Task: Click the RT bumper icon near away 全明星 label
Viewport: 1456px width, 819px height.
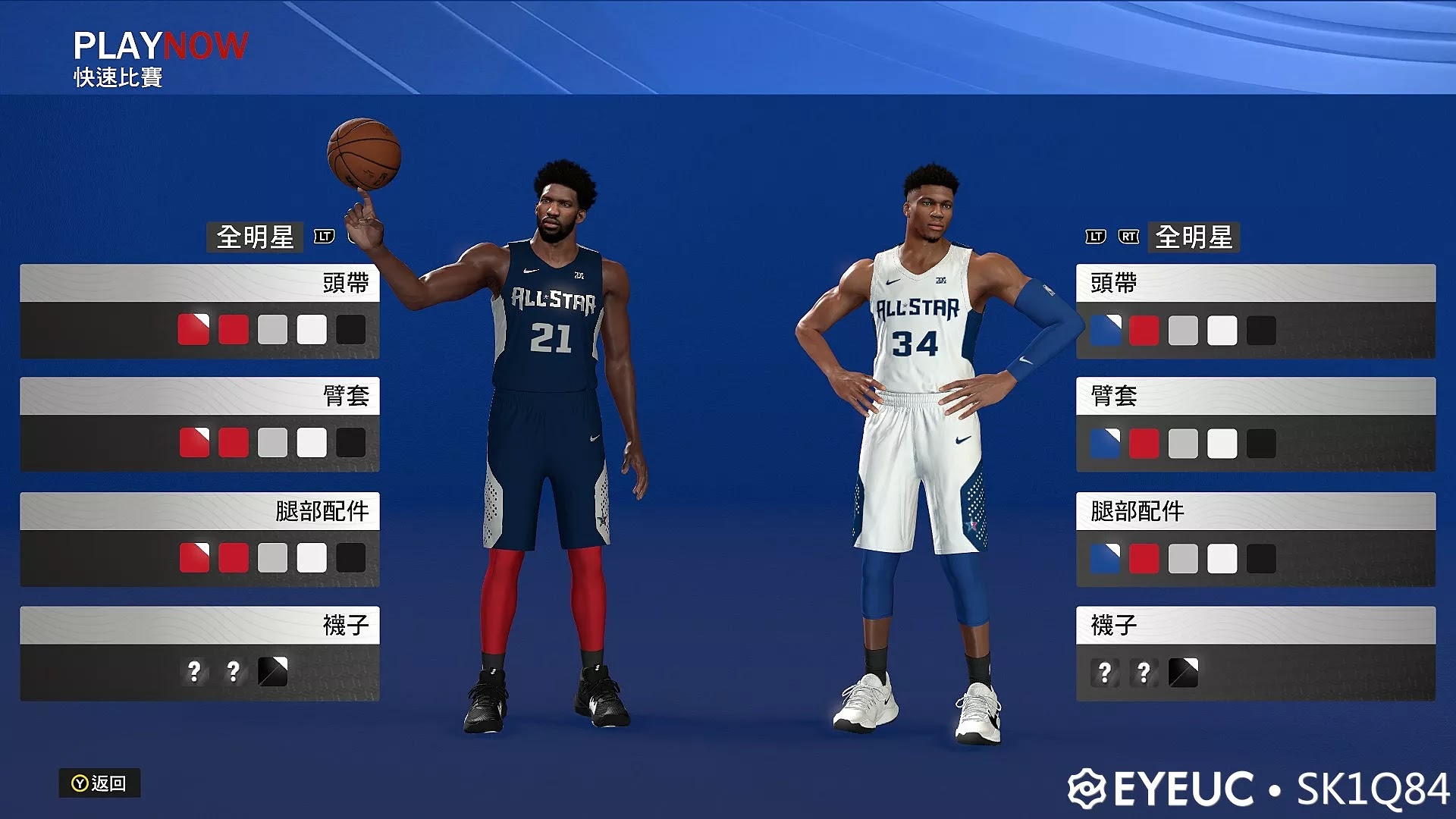Action: [1128, 238]
